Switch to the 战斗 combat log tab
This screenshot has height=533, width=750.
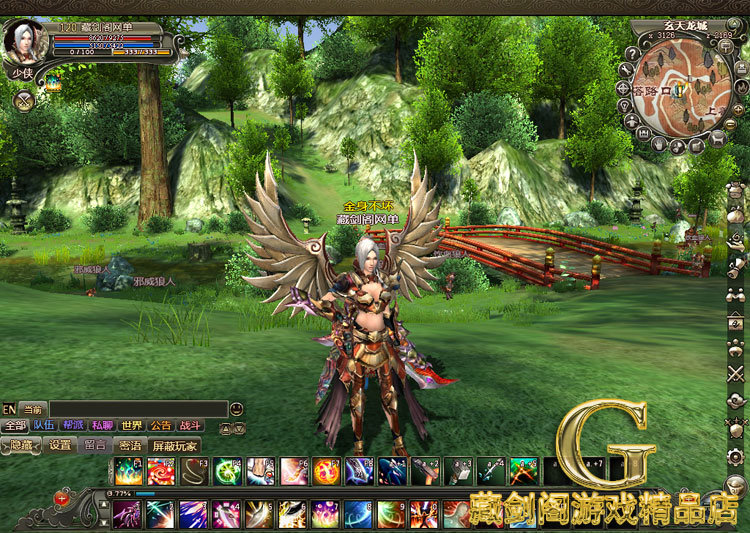tap(190, 426)
